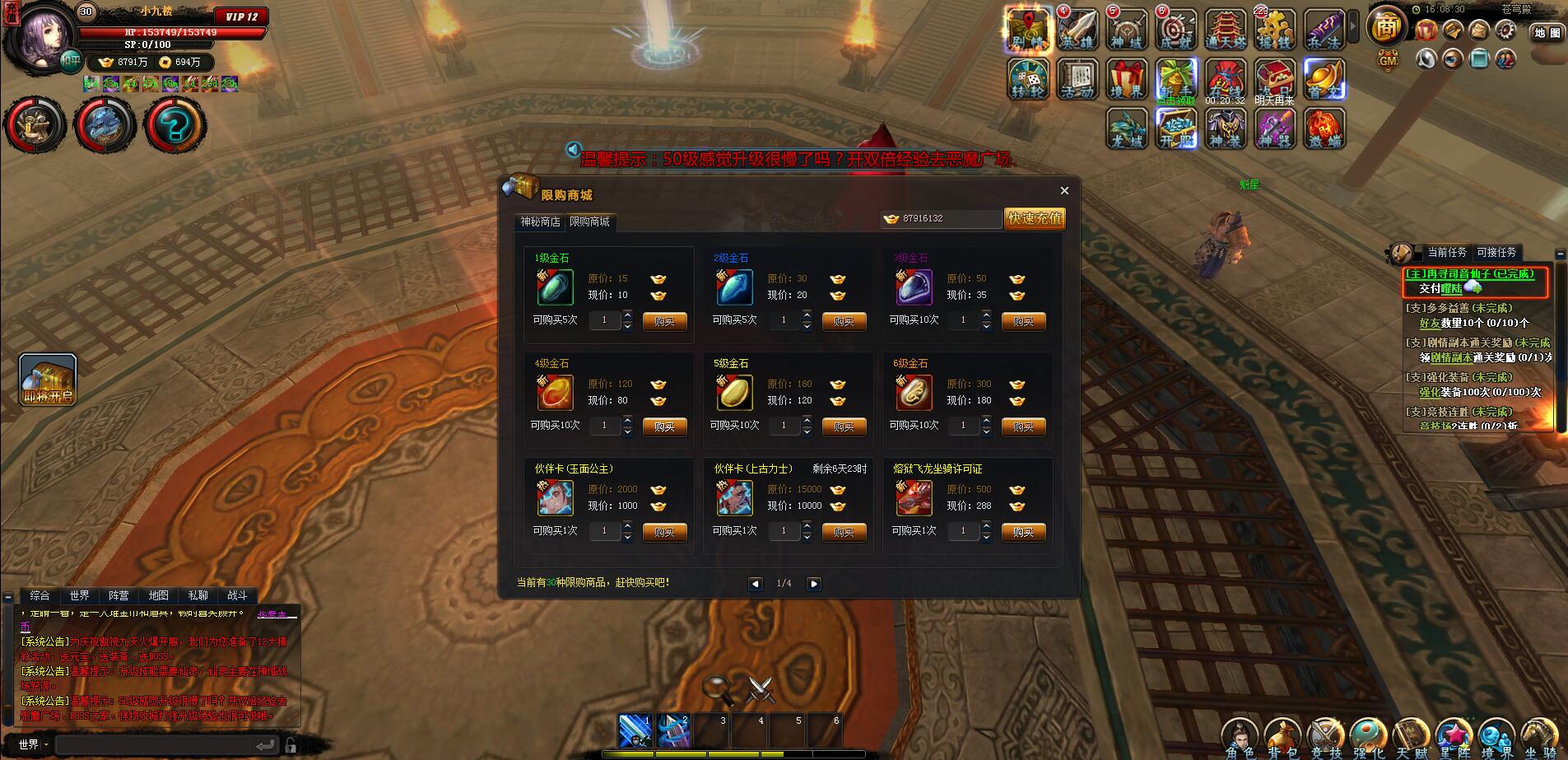Claim the 新手 newbie gift
Viewport: 1568px width, 760px height.
click(x=1176, y=81)
